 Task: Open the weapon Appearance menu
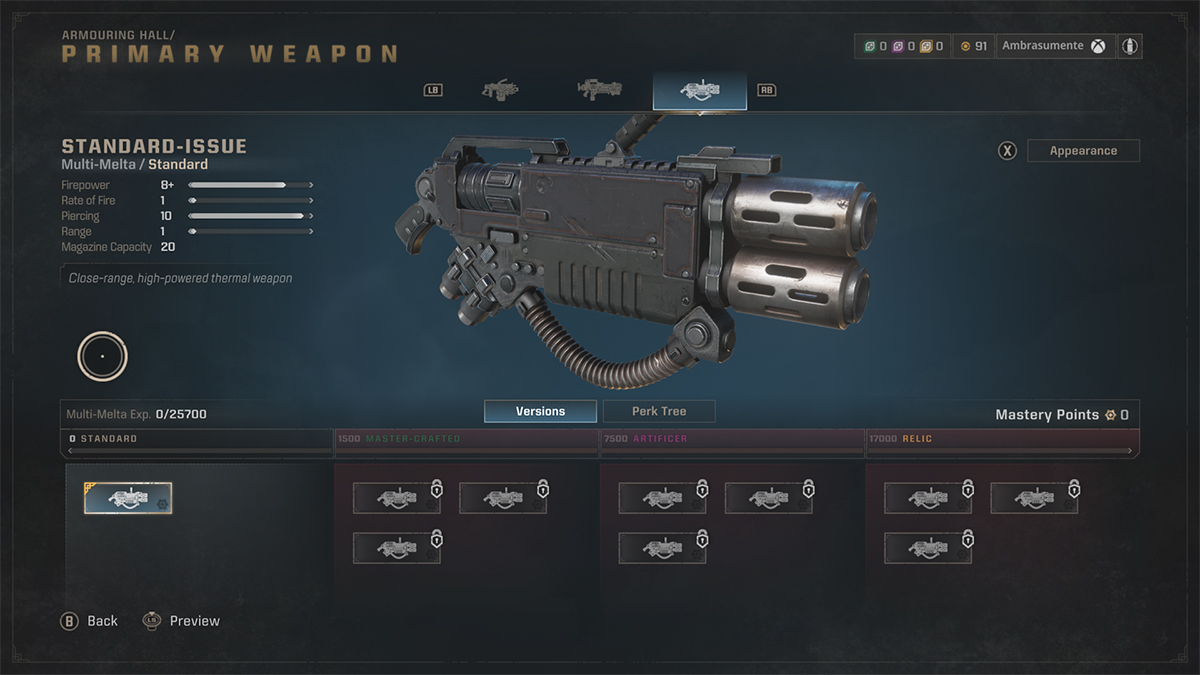(1083, 151)
